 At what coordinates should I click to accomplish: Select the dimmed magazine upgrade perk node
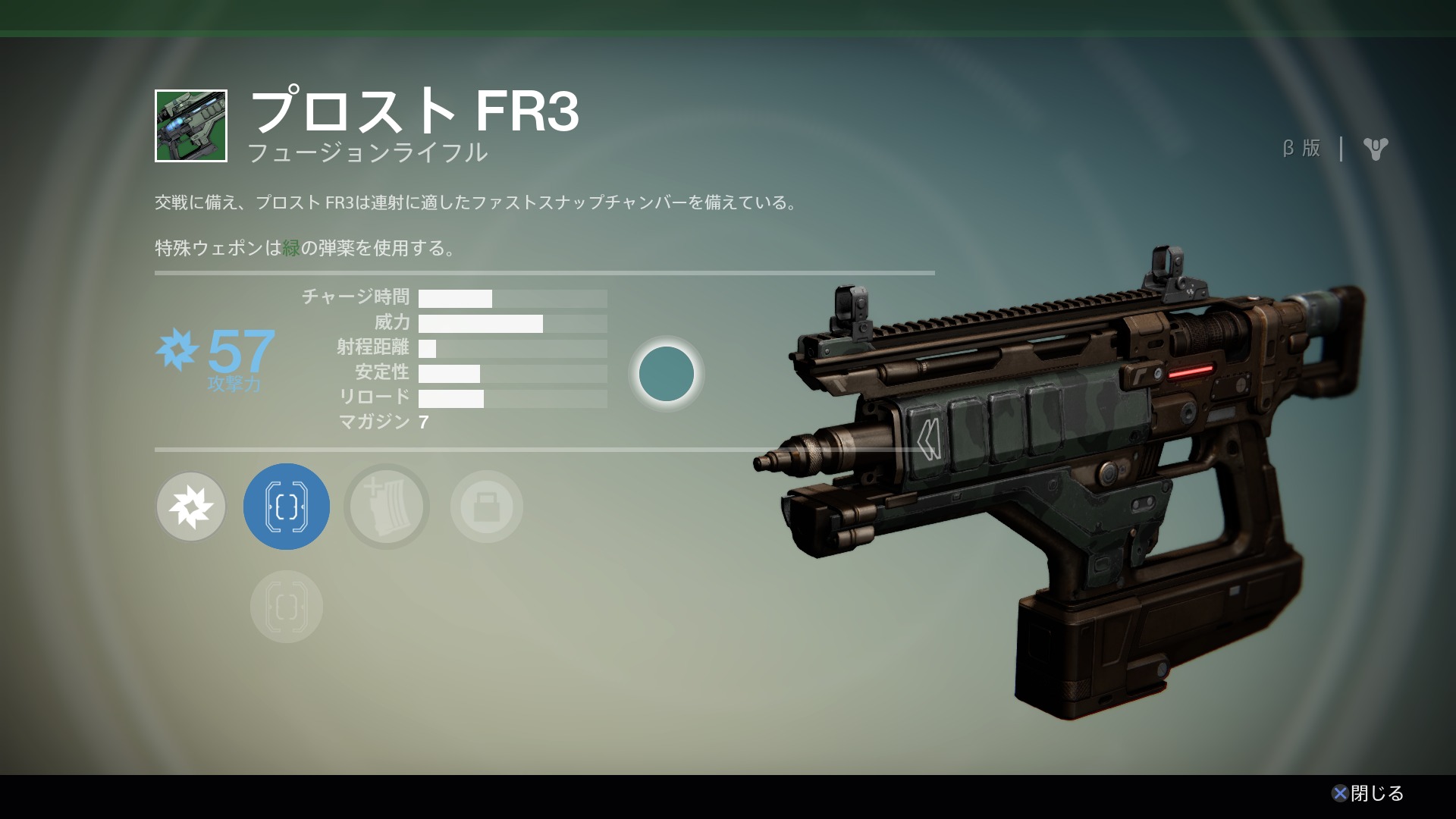tap(387, 507)
